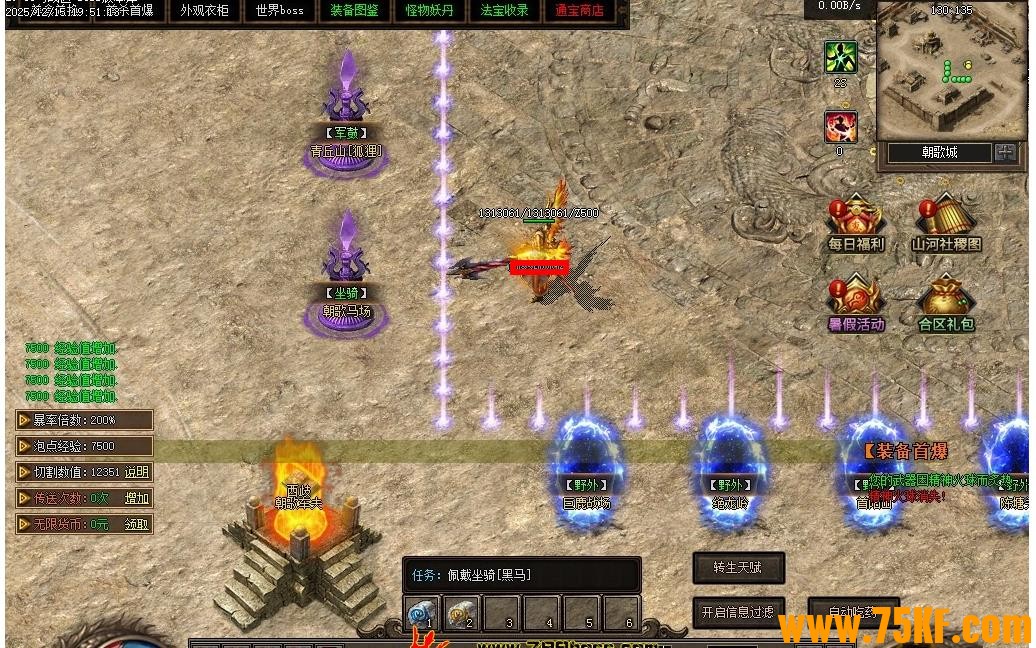Image resolution: width=1036 pixels, height=648 pixels.
Task: Open the 转生天赋 rebirth talent panel
Action: click(x=738, y=568)
